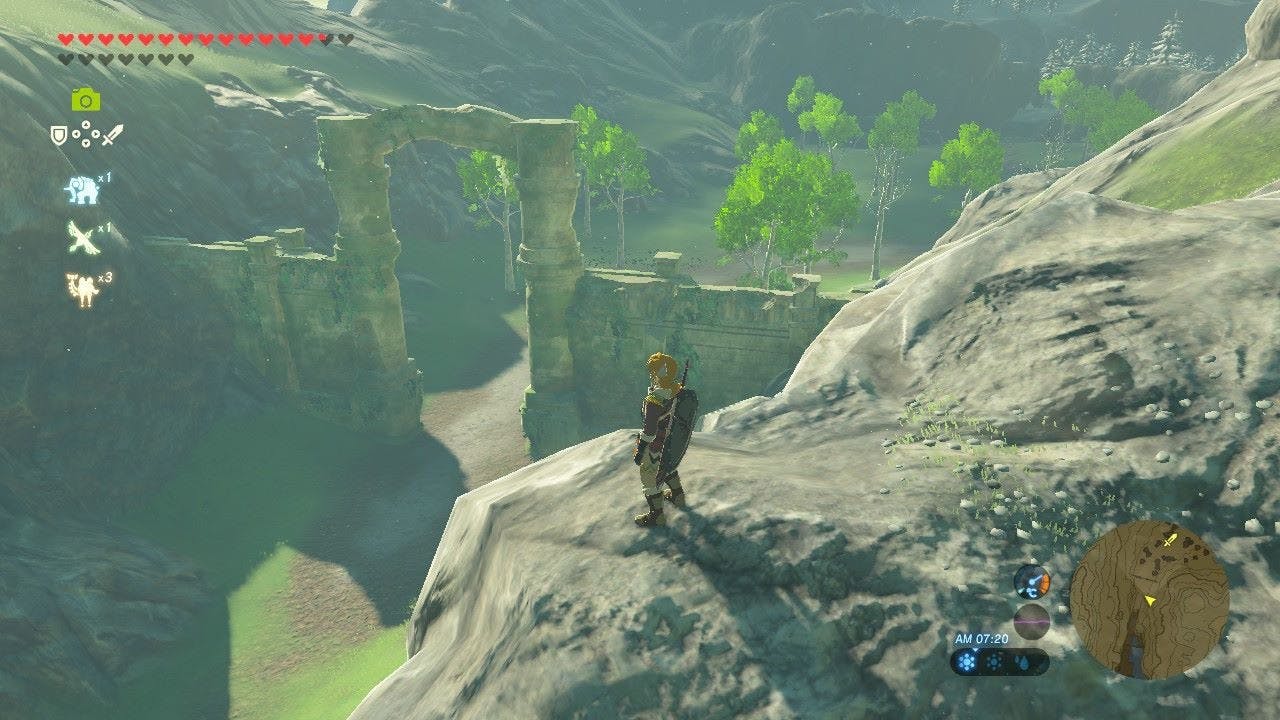
Task: Click the sword quick-select icon
Action: pyautogui.click(x=113, y=134)
